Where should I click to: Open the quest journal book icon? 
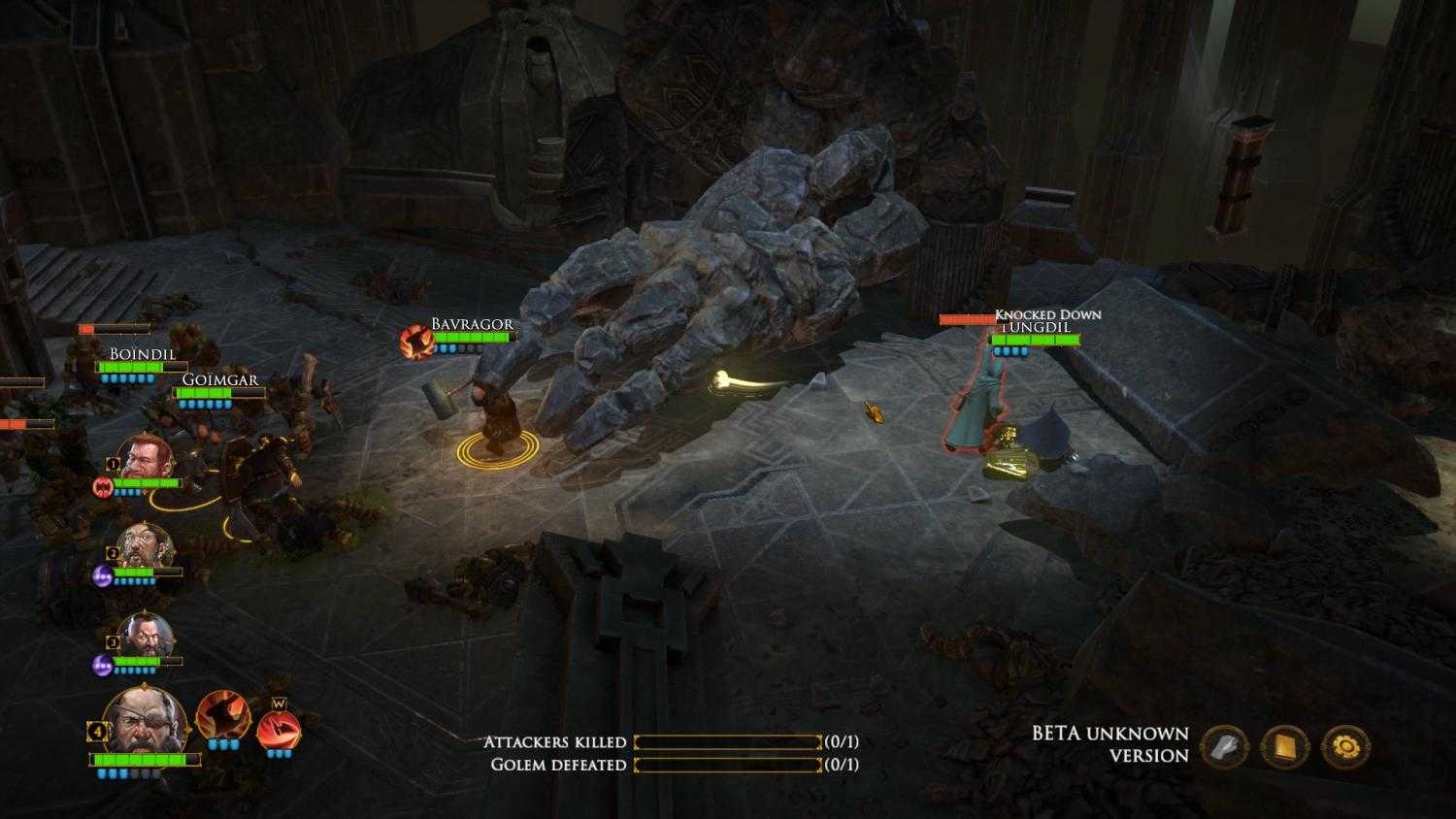point(1285,747)
